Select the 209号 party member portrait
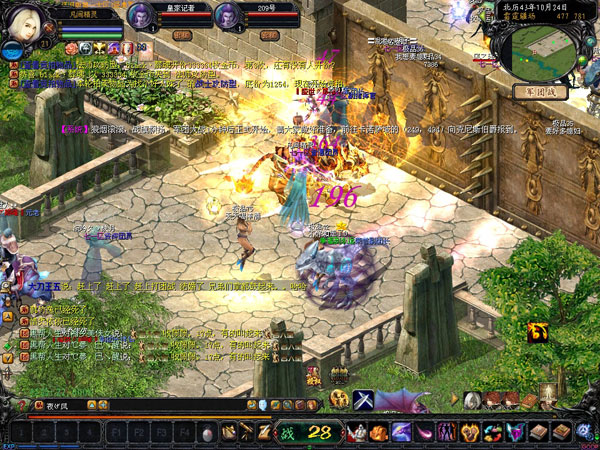Image resolution: width=600 pixels, height=450 pixels. [x=224, y=15]
